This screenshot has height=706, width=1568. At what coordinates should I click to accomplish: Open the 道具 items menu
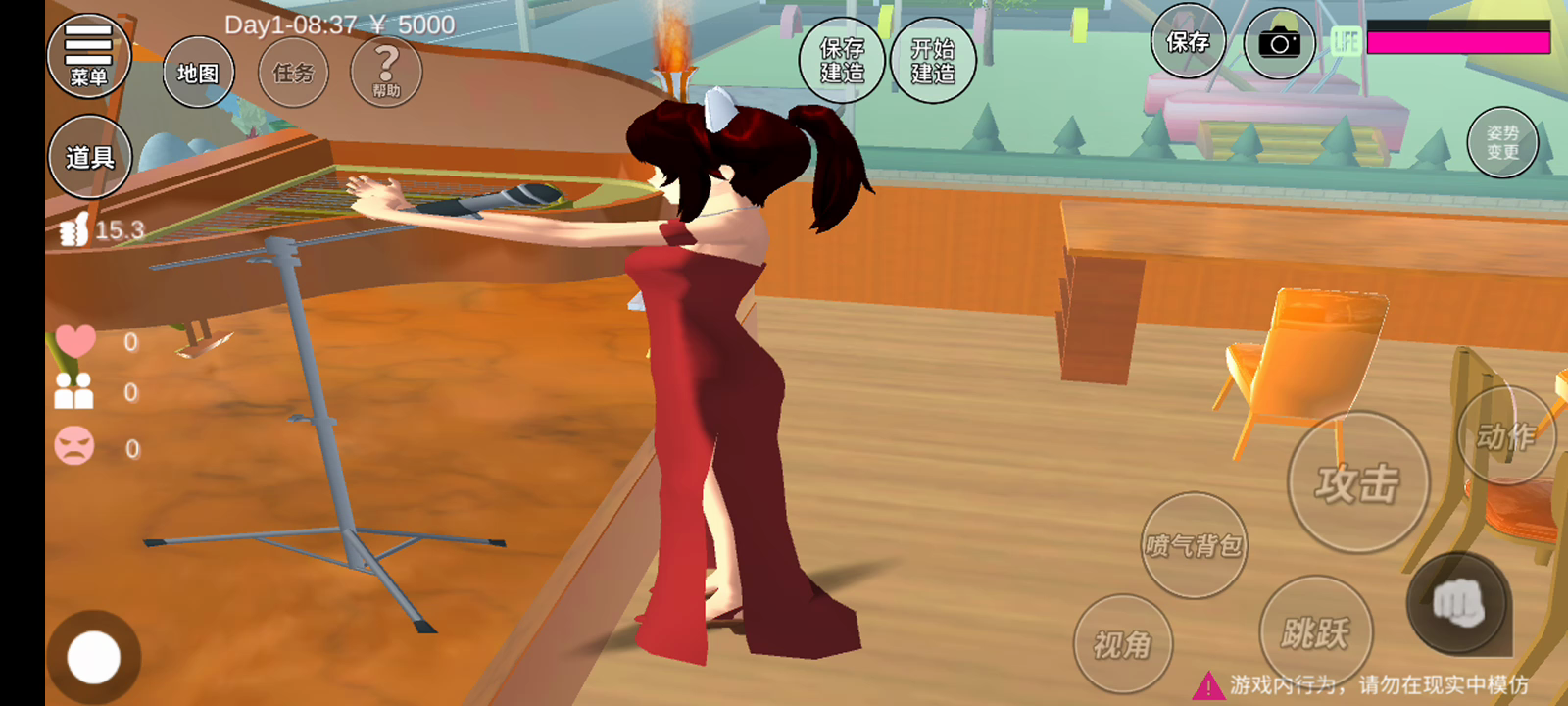89,157
